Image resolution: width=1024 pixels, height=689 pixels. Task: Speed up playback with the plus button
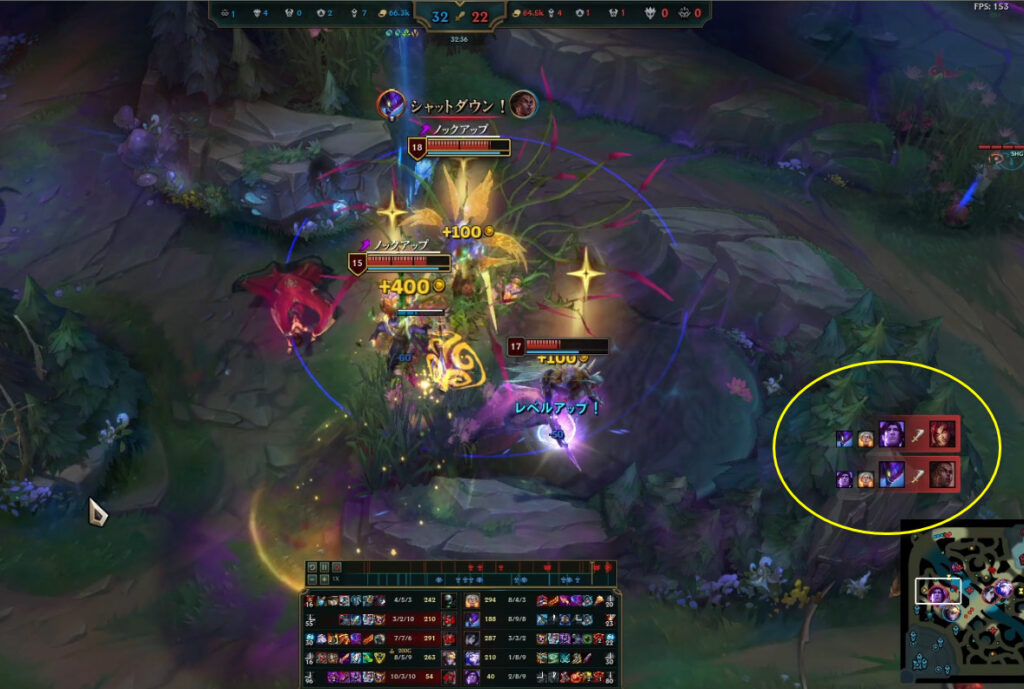(325, 579)
